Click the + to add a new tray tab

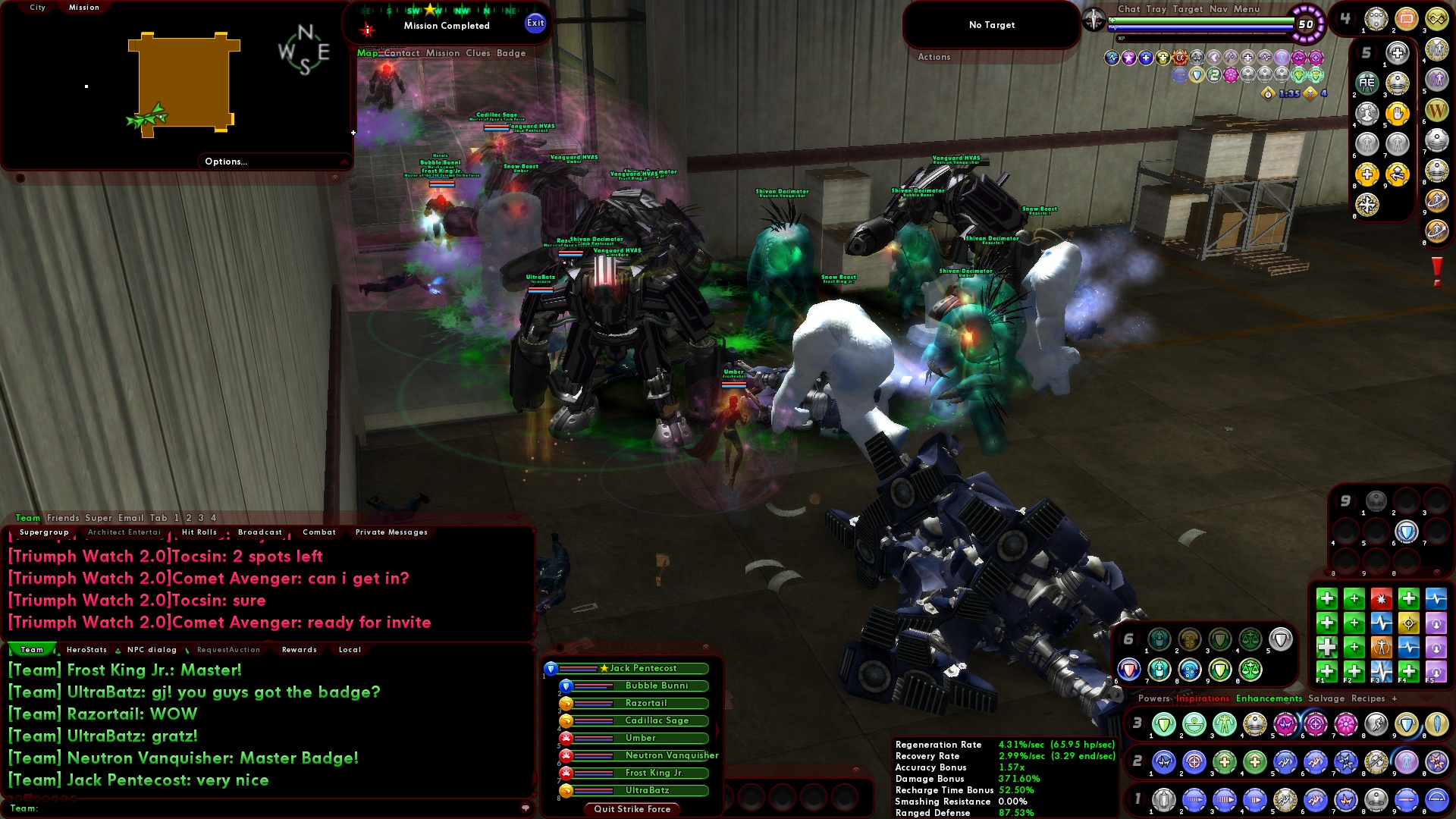click(x=1394, y=699)
